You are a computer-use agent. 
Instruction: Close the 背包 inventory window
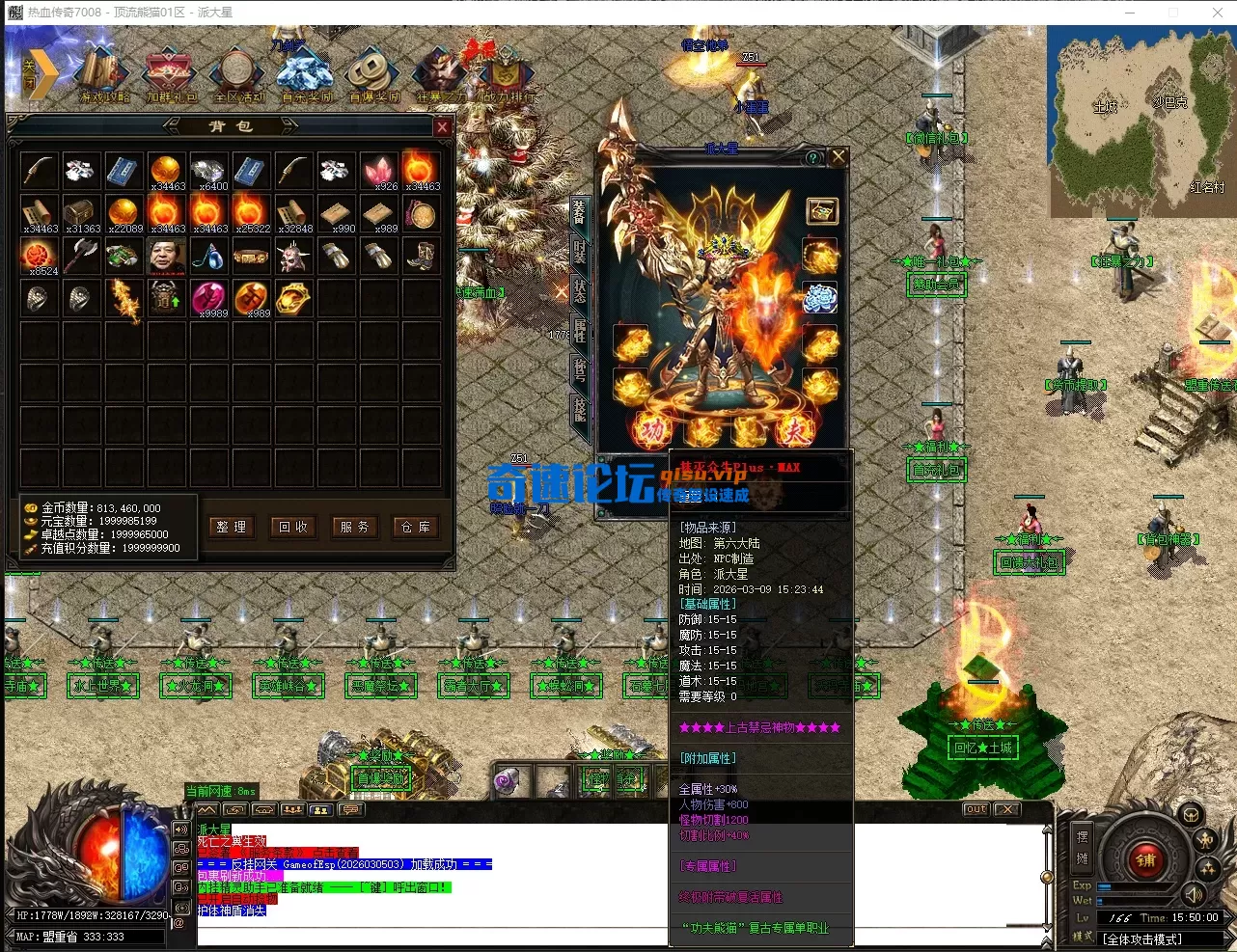click(442, 127)
